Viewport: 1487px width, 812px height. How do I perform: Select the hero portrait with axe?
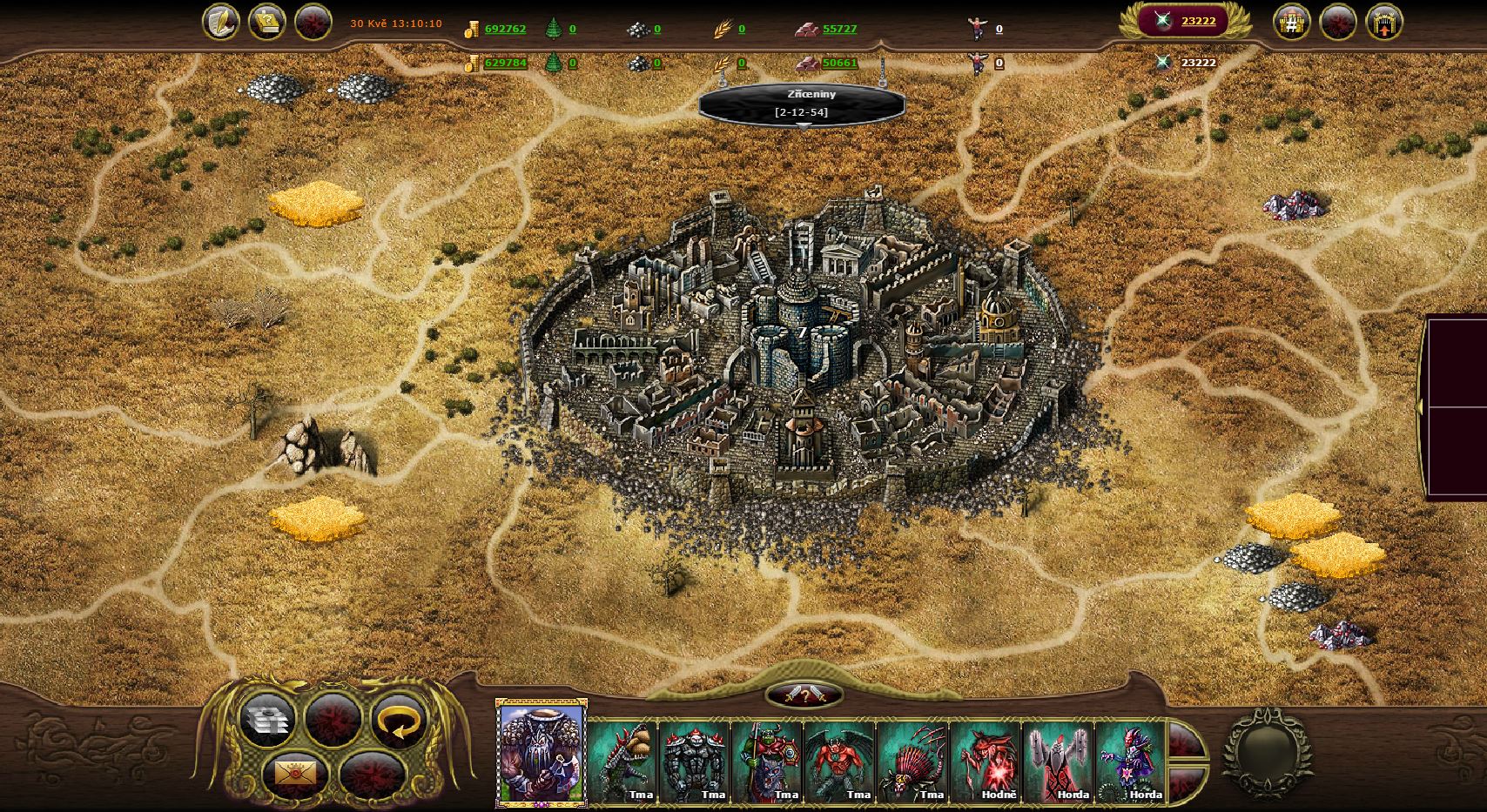tap(541, 752)
